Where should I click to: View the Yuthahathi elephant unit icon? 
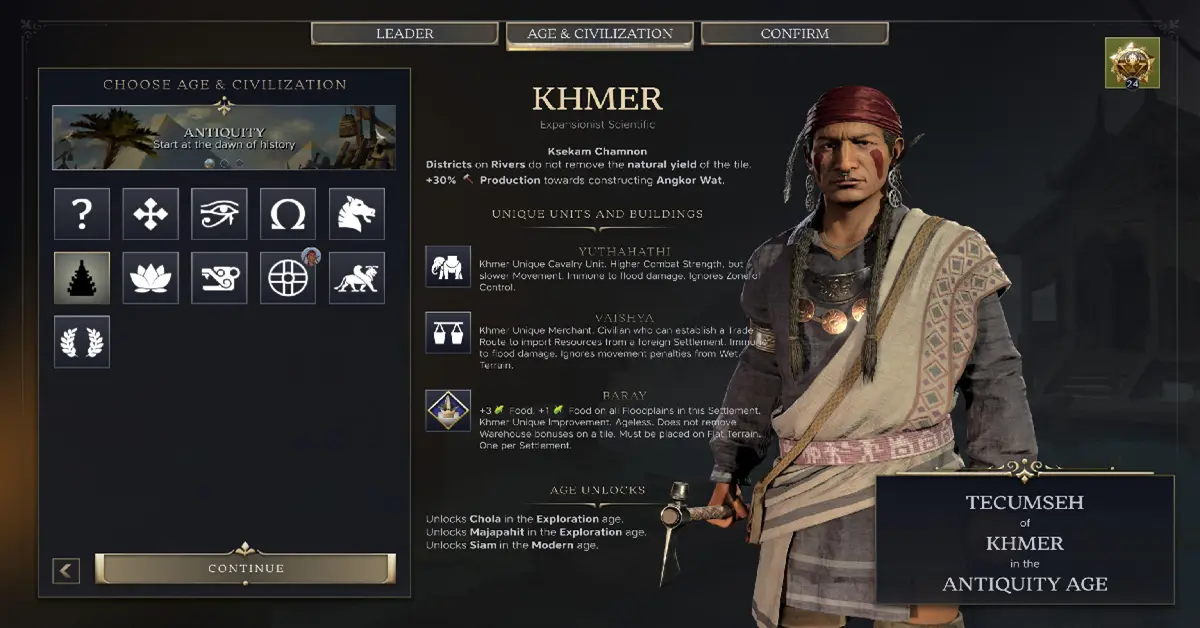click(x=448, y=267)
